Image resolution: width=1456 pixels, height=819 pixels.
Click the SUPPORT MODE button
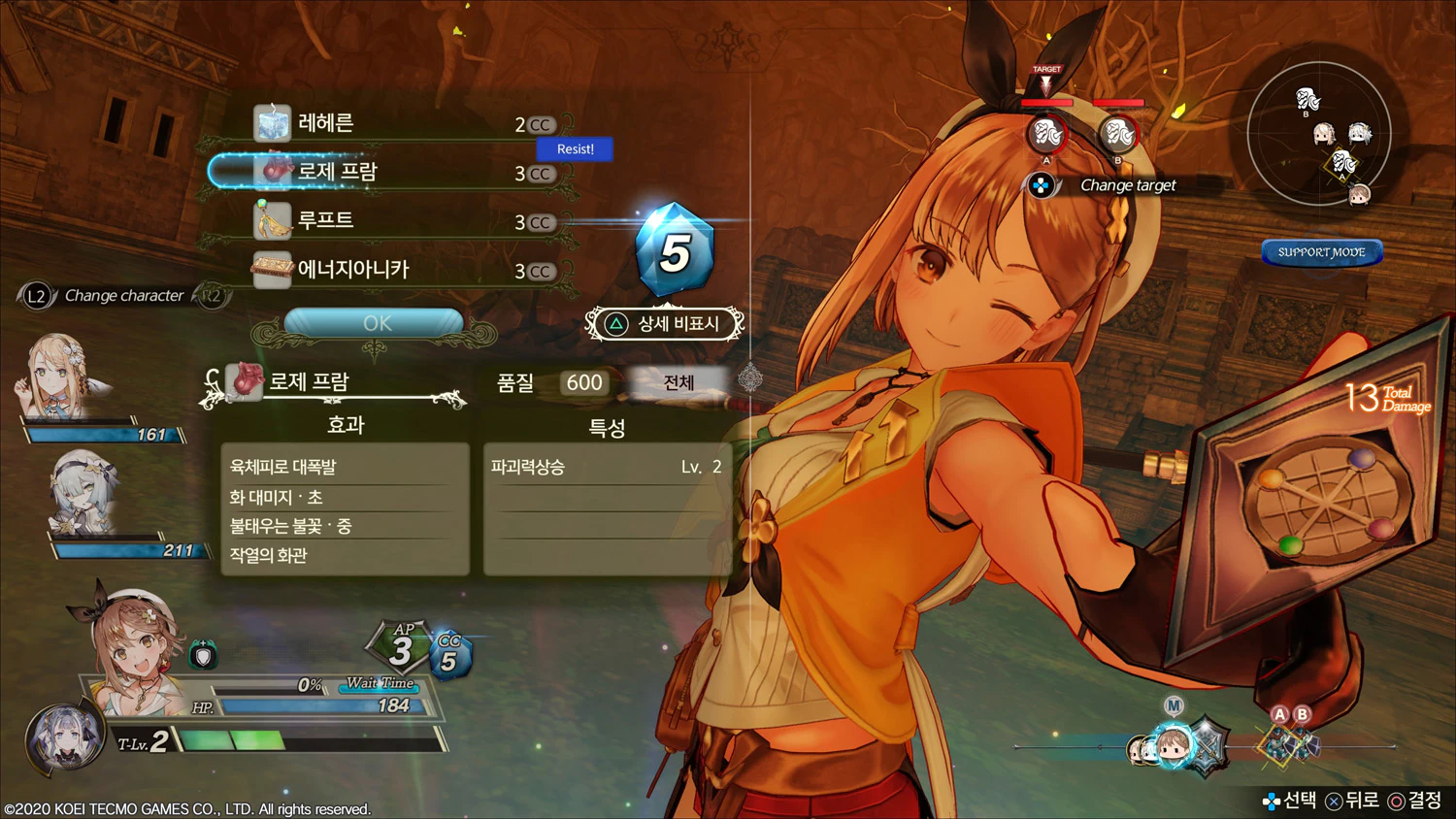(1321, 252)
